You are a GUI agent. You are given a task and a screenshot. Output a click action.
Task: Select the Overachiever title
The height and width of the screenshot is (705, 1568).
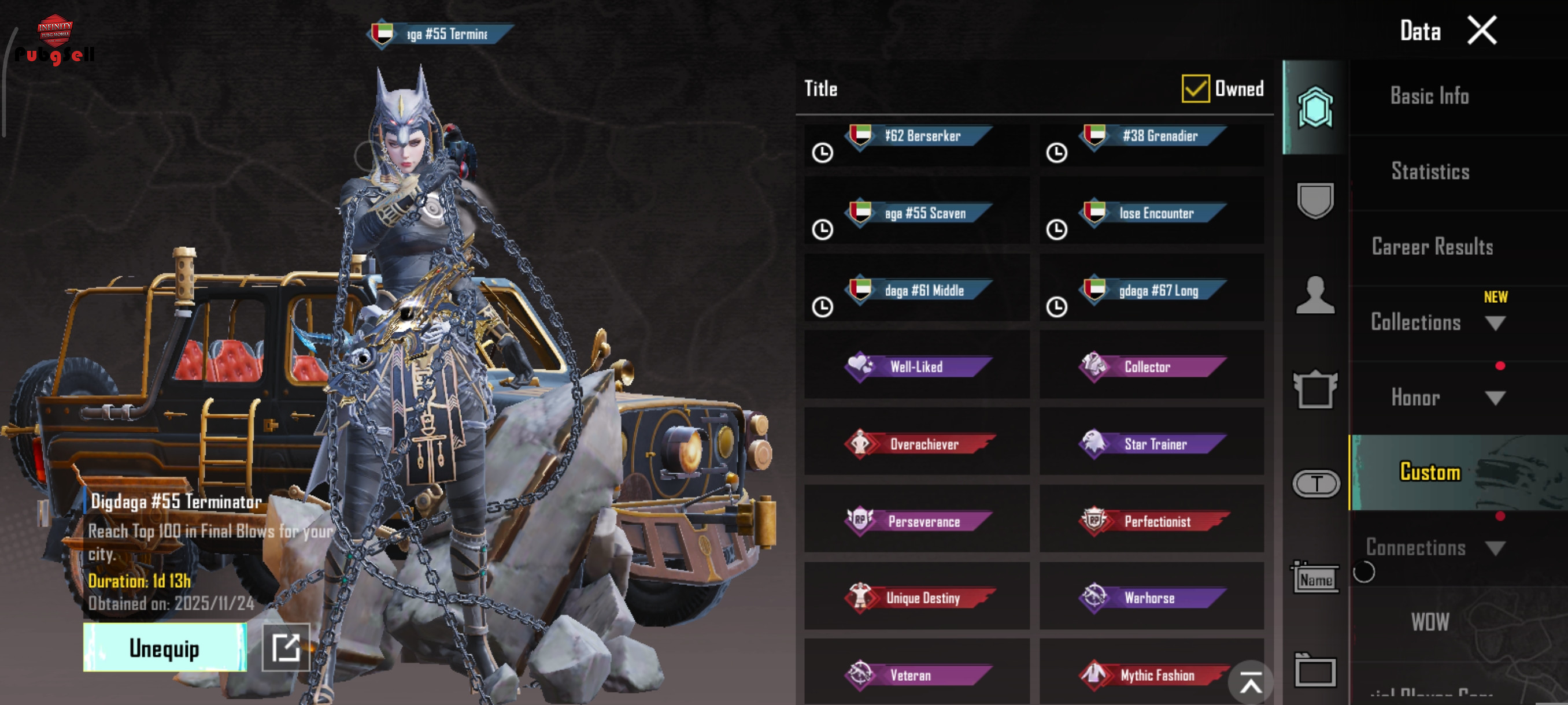[x=918, y=443]
